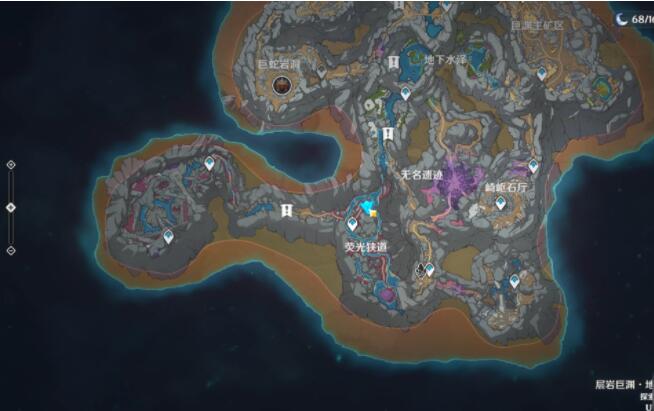Select the boss icon at 巨蛇岩洞

pyautogui.click(x=281, y=86)
